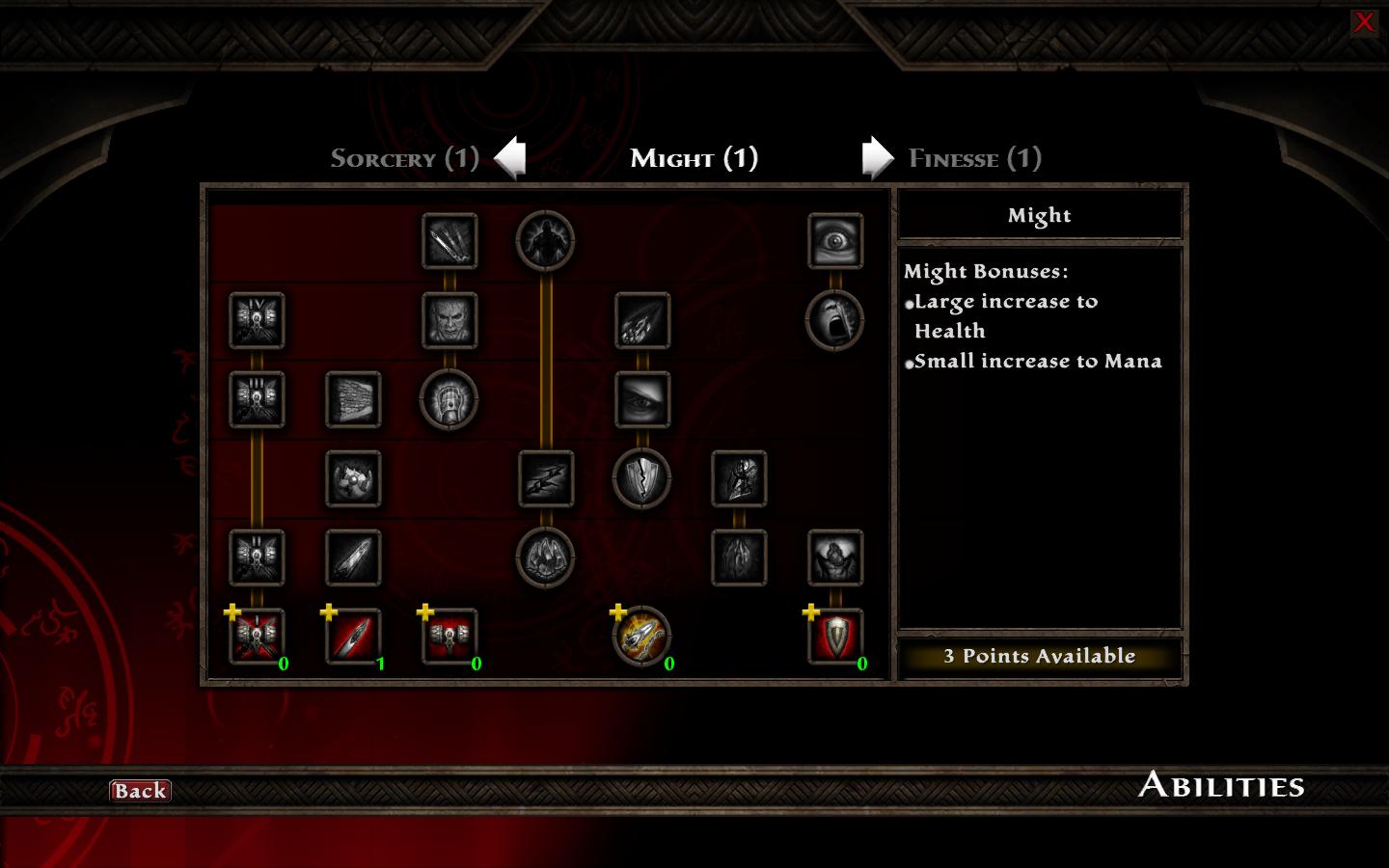Click the left arrow beside Might
Viewport: 1389px width, 868px height.
(510, 157)
